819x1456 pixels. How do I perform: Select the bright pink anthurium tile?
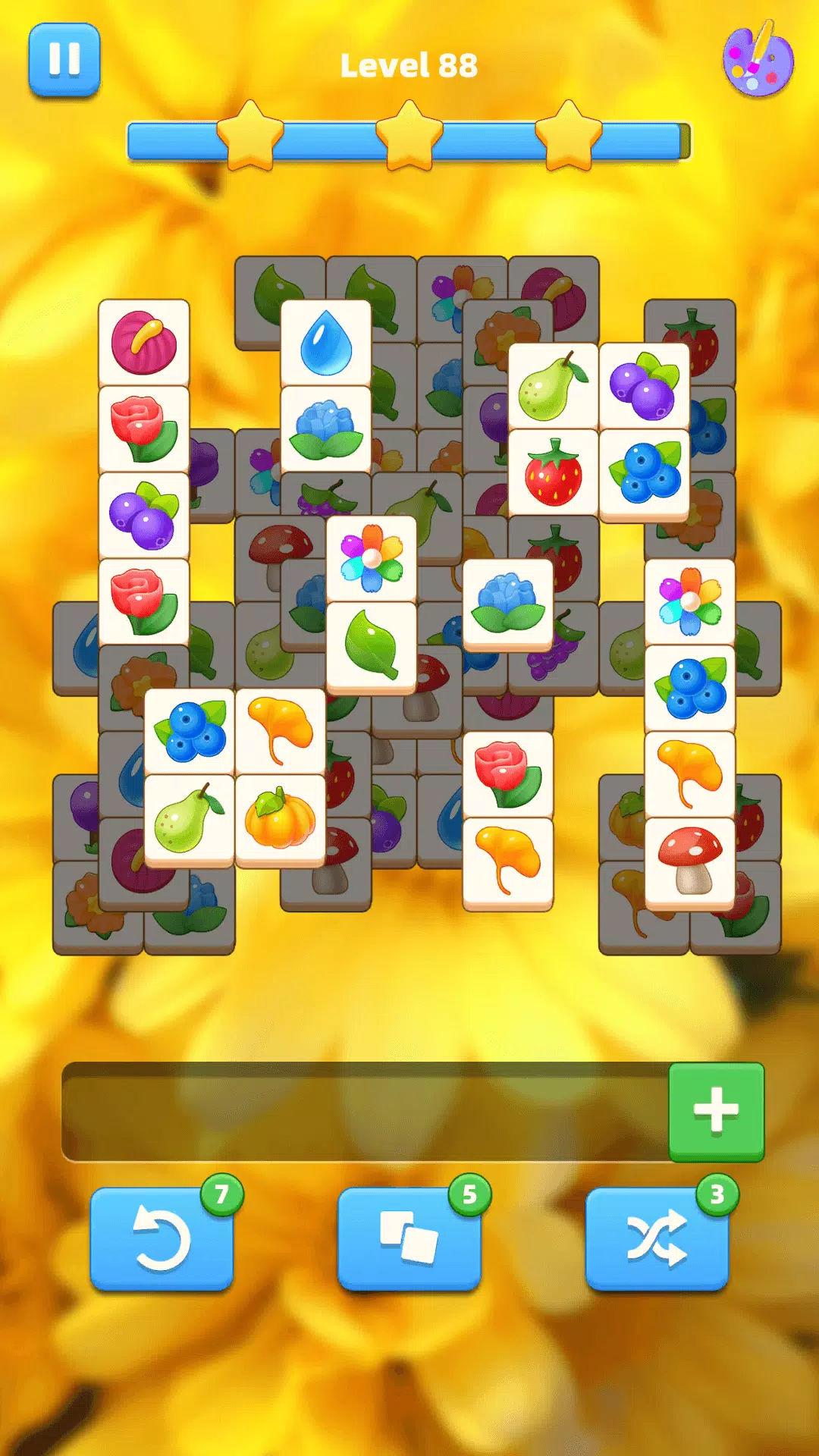[143, 343]
